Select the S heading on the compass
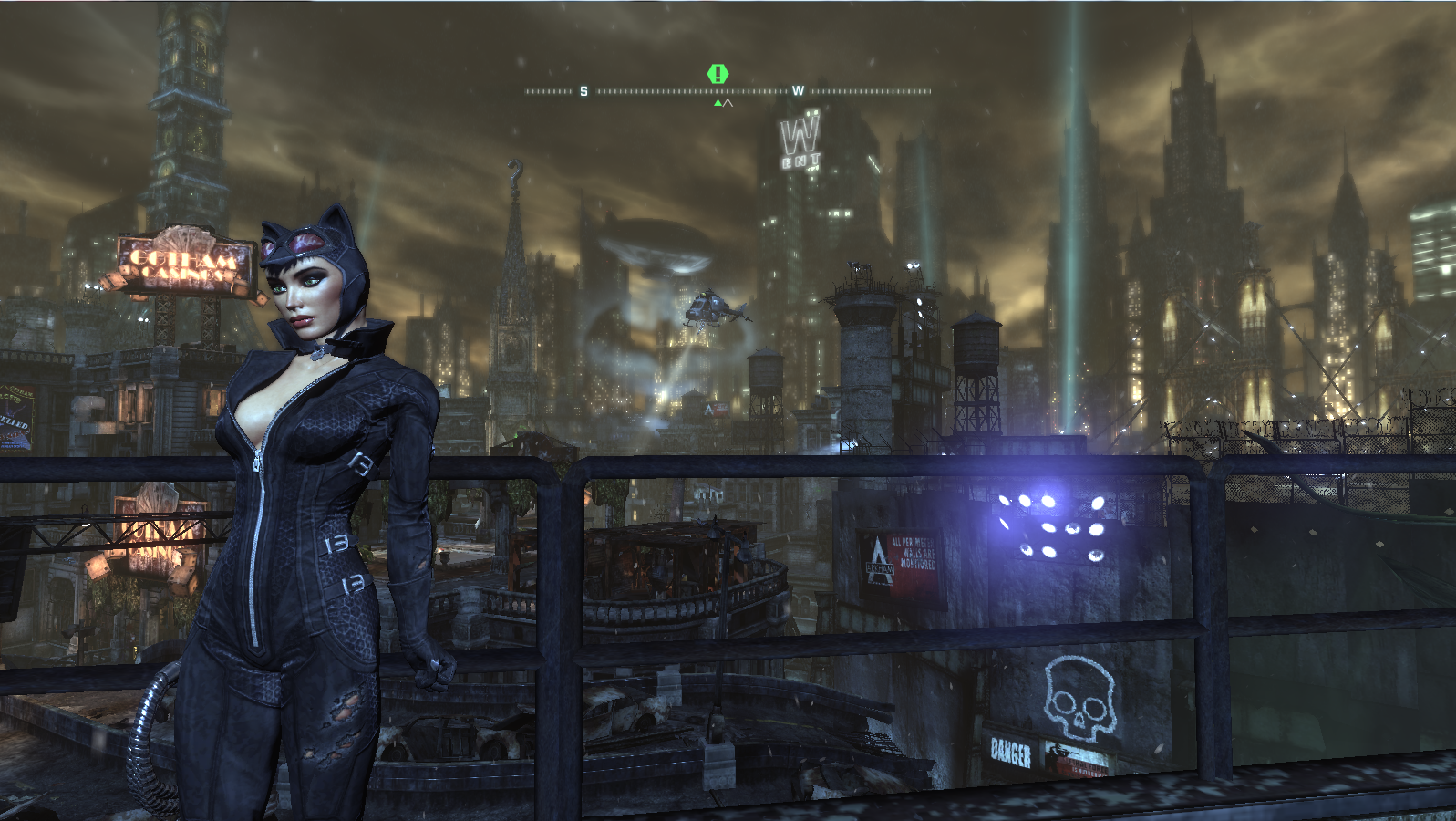 583,91
